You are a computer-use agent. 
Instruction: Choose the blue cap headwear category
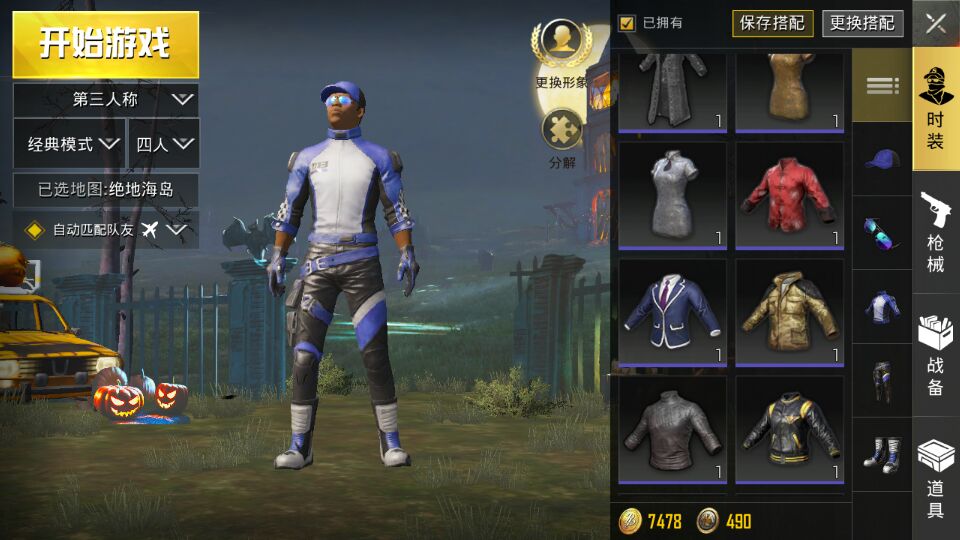click(x=882, y=159)
